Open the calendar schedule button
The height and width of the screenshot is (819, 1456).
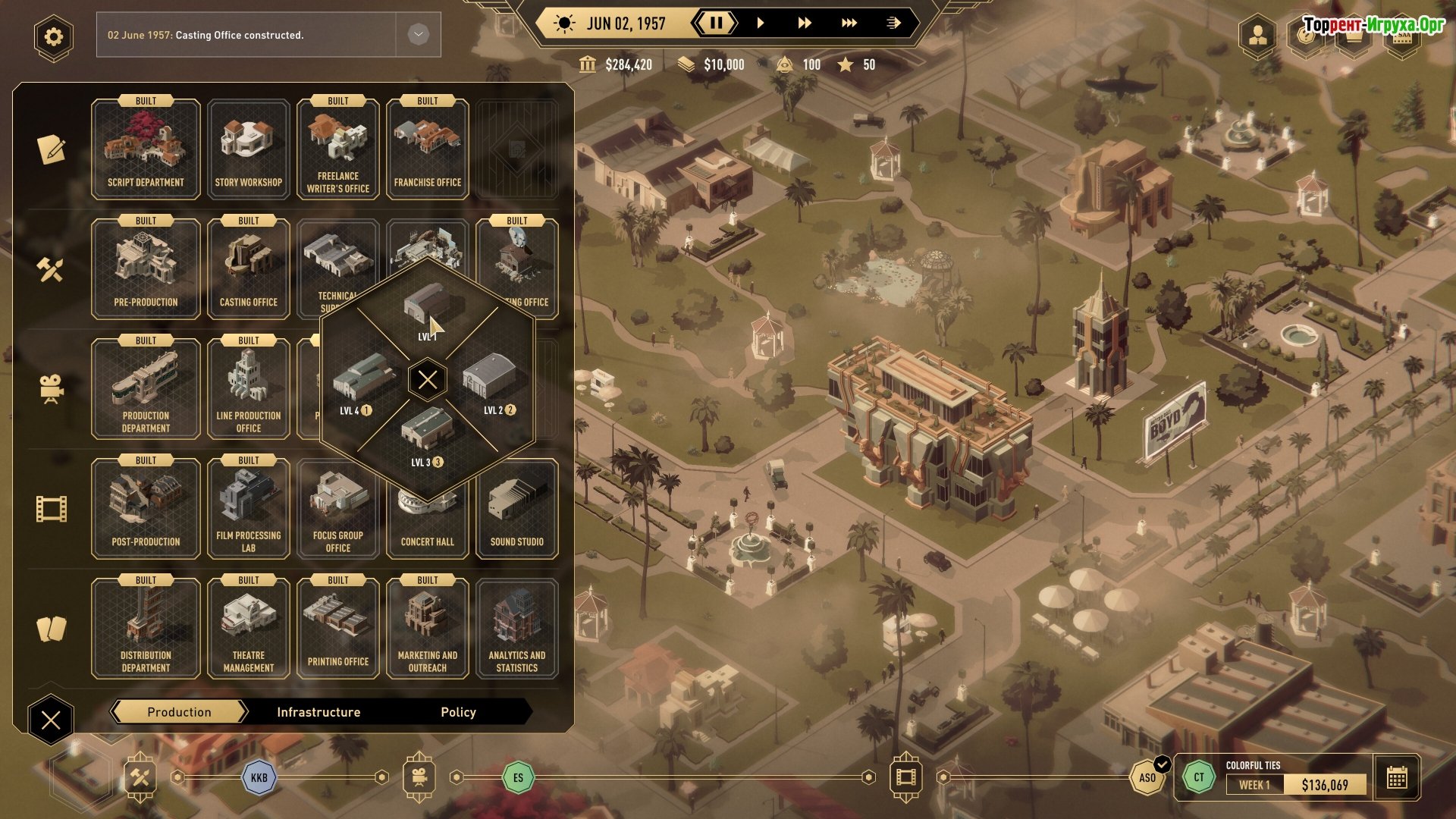pyautogui.click(x=1396, y=777)
